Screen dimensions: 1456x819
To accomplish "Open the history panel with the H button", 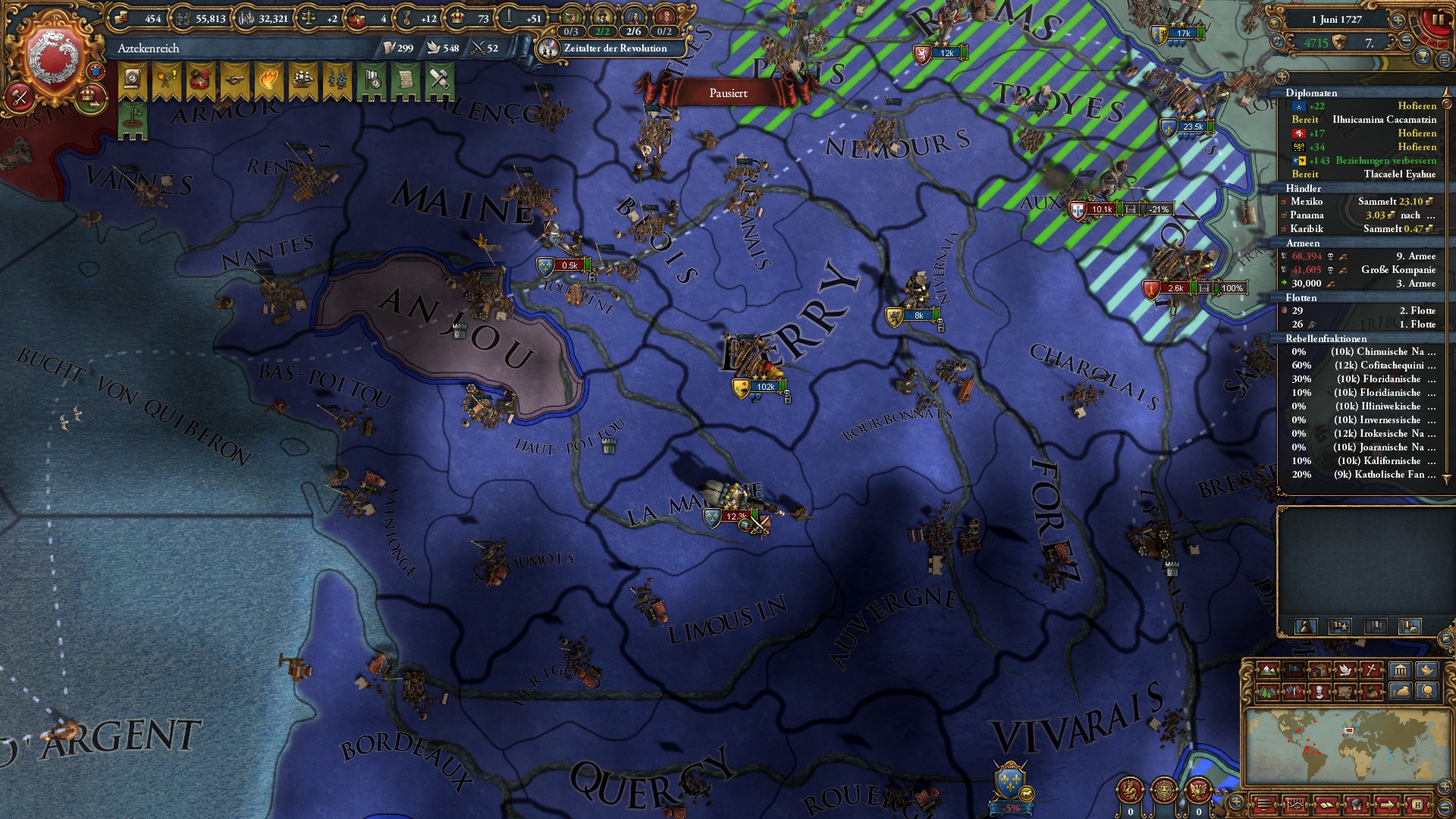I will [x=1418, y=805].
